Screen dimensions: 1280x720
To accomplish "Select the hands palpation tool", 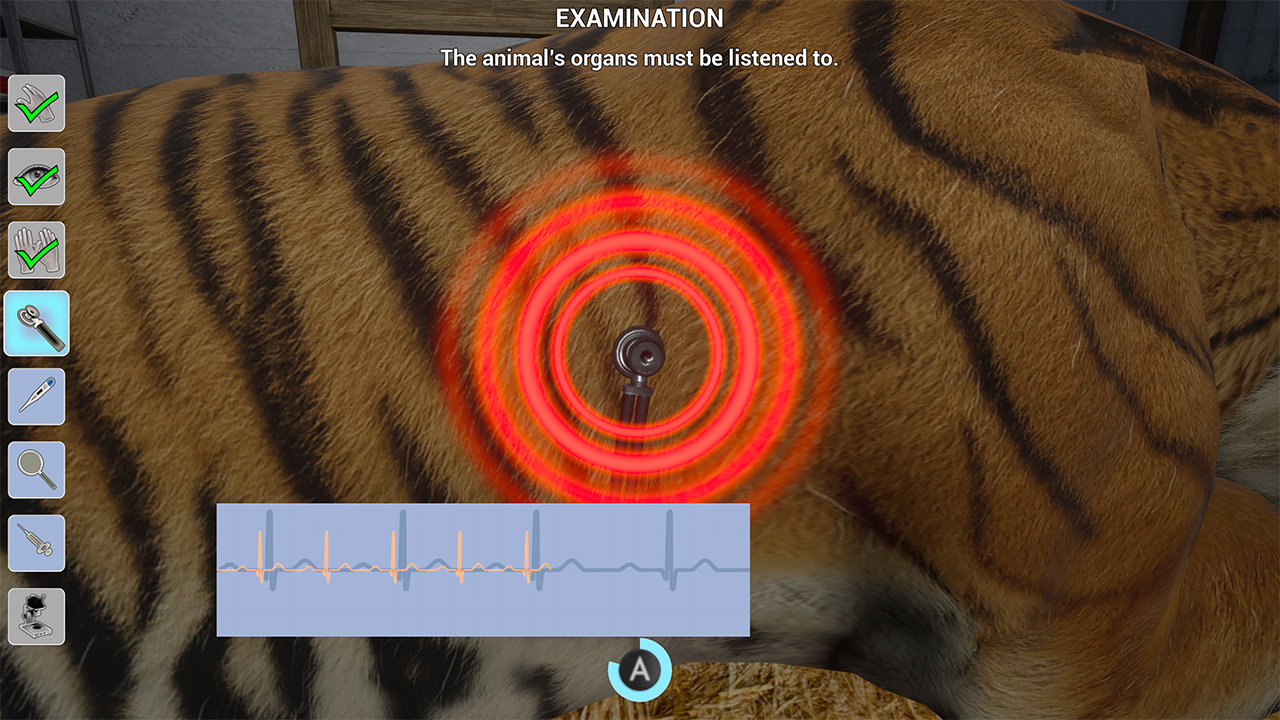I will 36,250.
